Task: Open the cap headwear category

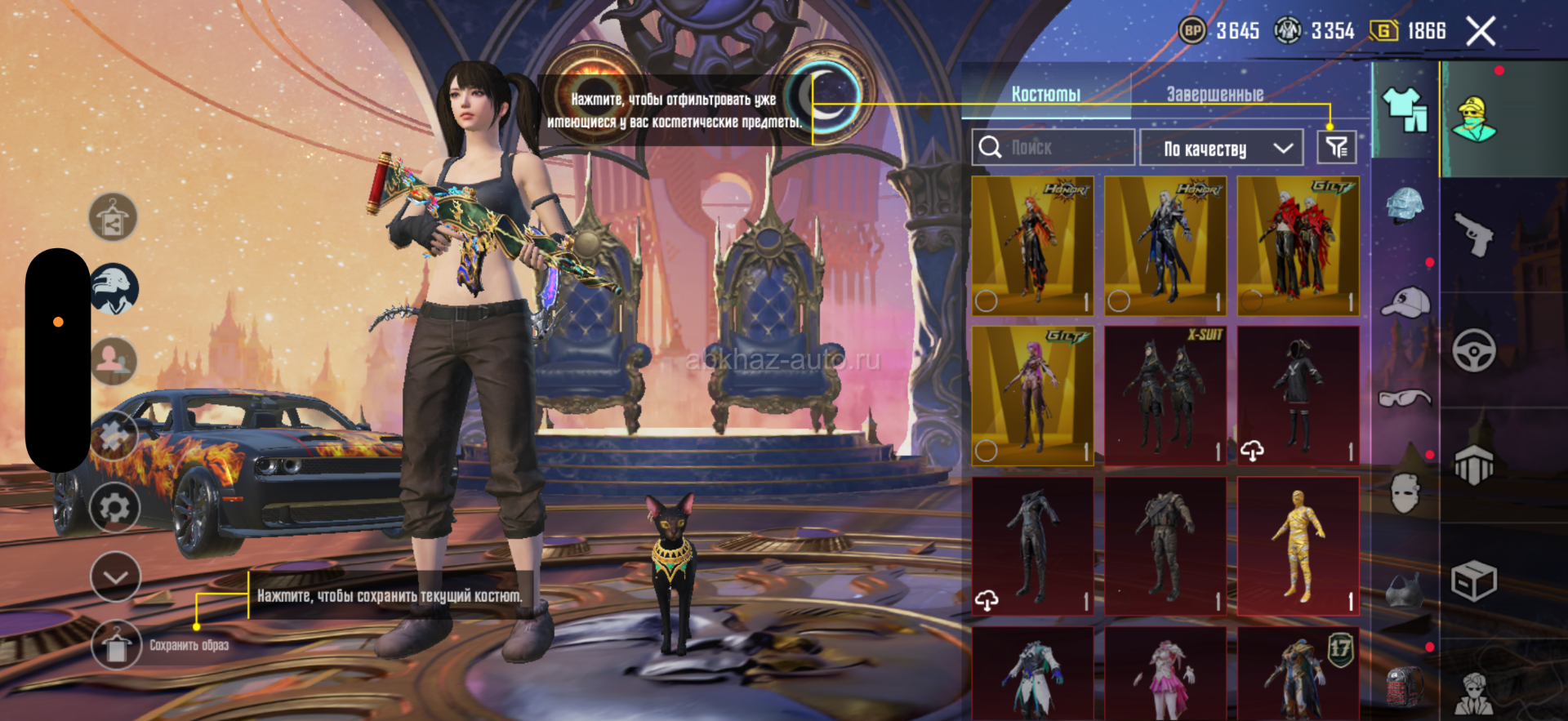Action: click(x=1405, y=302)
